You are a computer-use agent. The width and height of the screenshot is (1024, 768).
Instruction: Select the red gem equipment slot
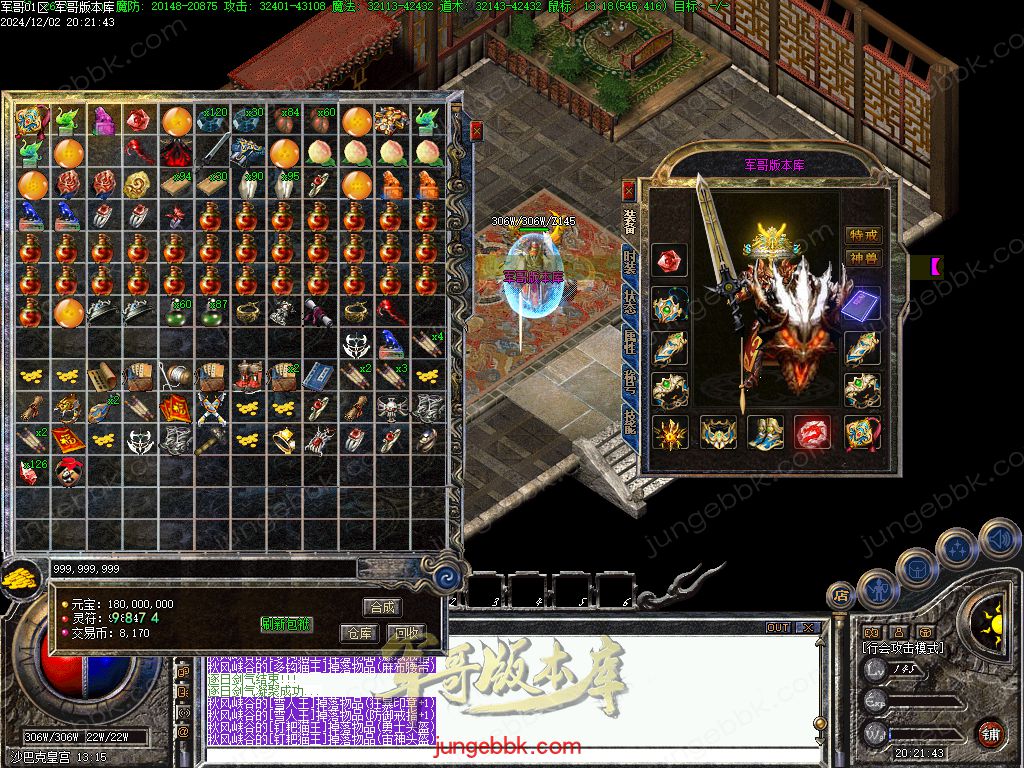click(x=668, y=262)
